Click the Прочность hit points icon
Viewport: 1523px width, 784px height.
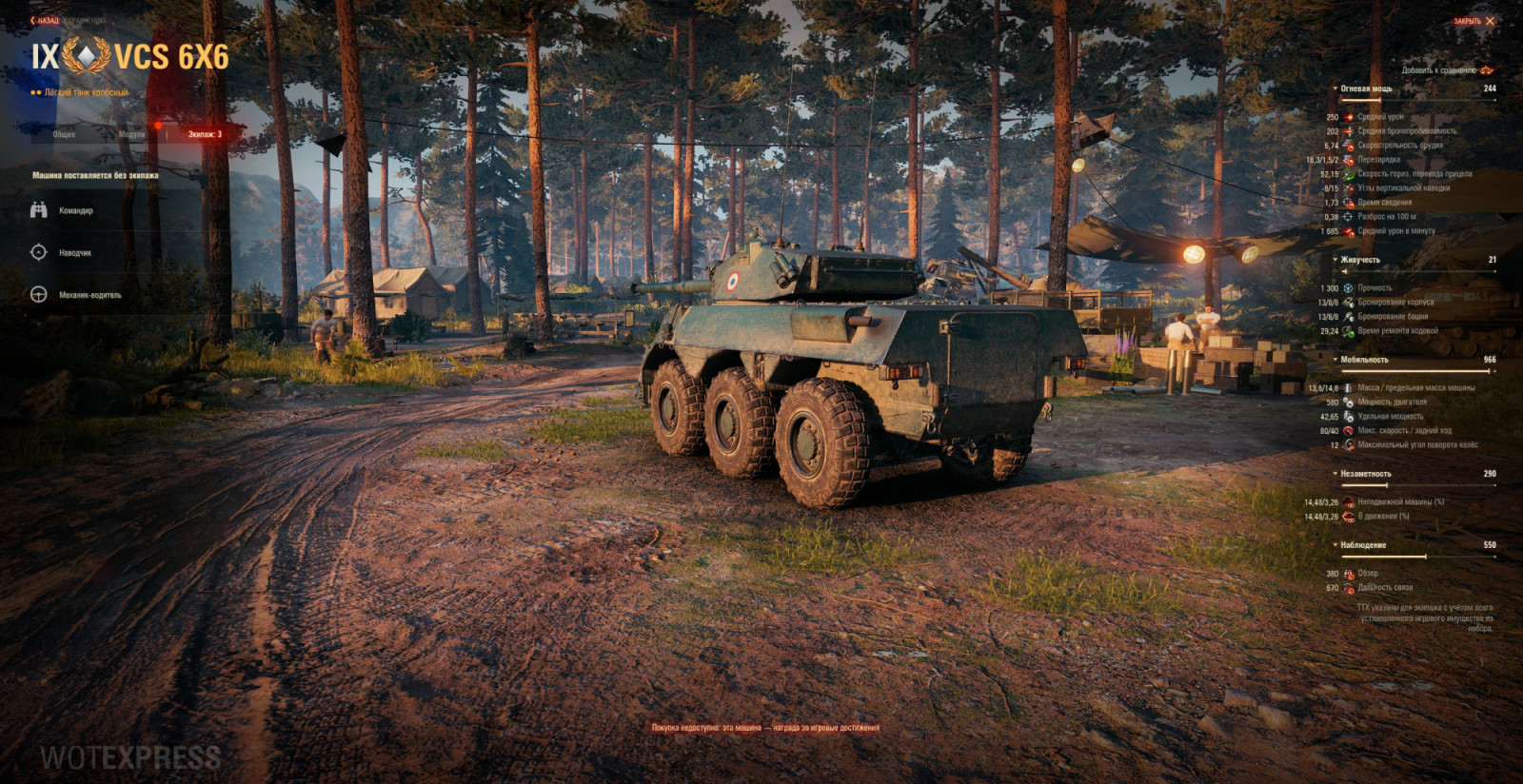(1349, 286)
